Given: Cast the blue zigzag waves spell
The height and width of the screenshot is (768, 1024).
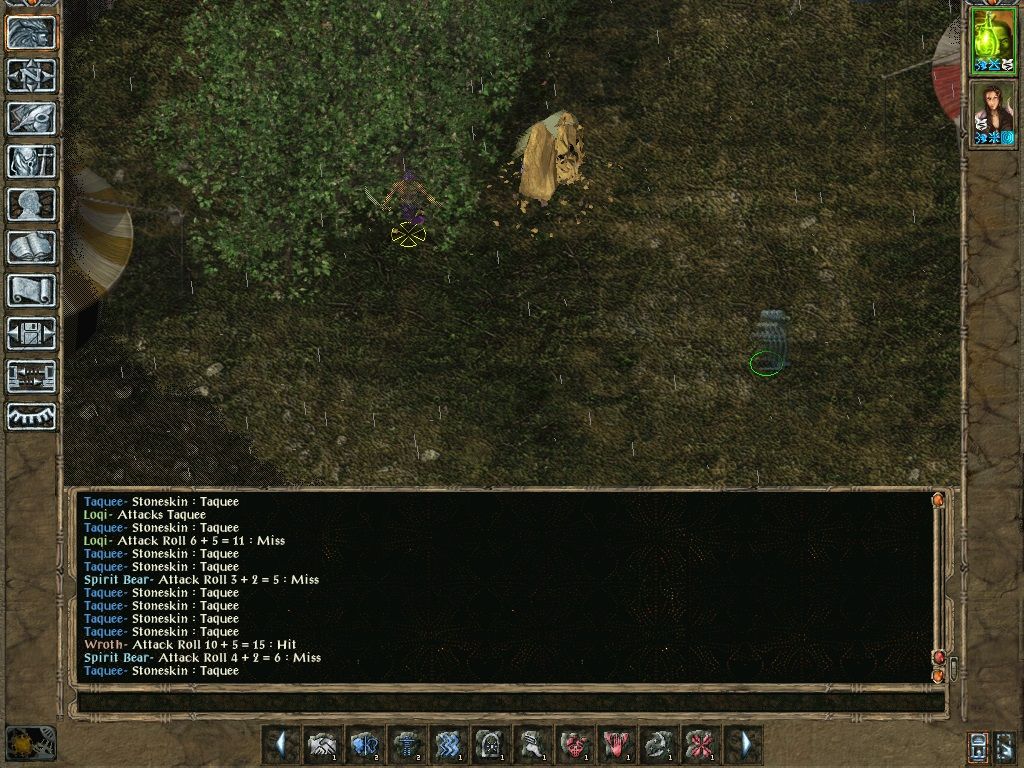Looking at the screenshot, I should coord(448,744).
